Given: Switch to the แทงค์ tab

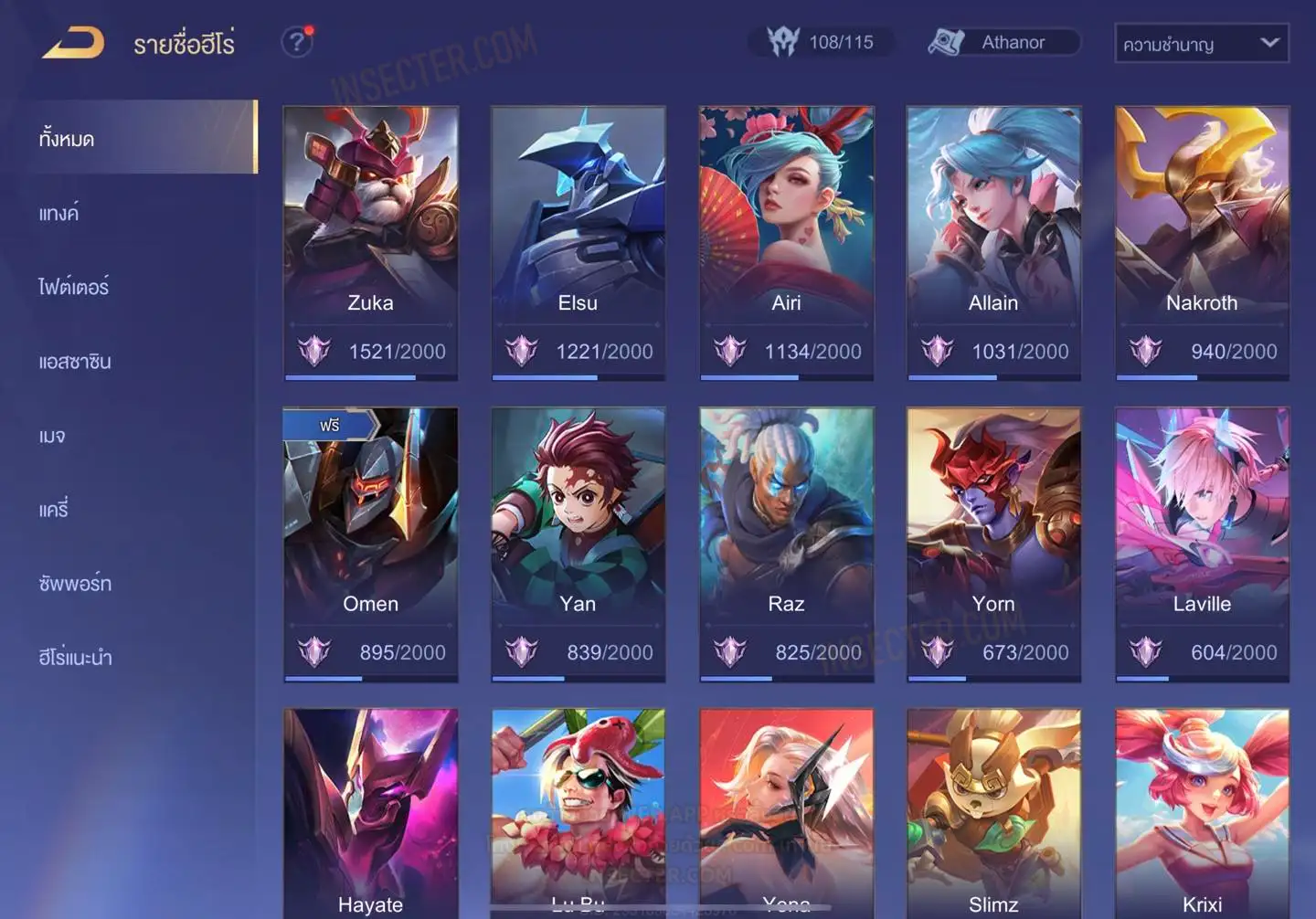Looking at the screenshot, I should [x=59, y=213].
